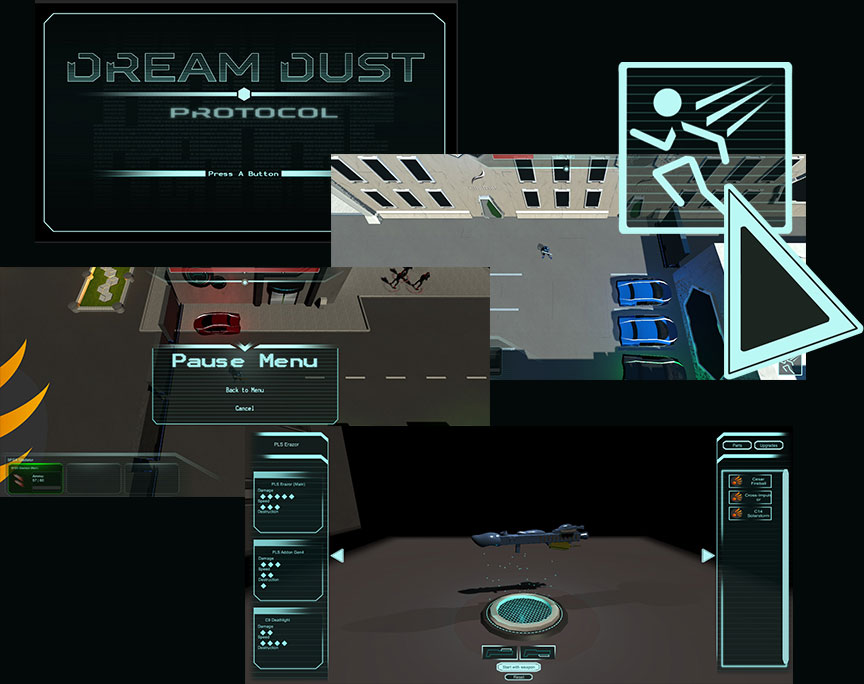Open the Parts tab
The height and width of the screenshot is (684, 864).
click(x=738, y=445)
